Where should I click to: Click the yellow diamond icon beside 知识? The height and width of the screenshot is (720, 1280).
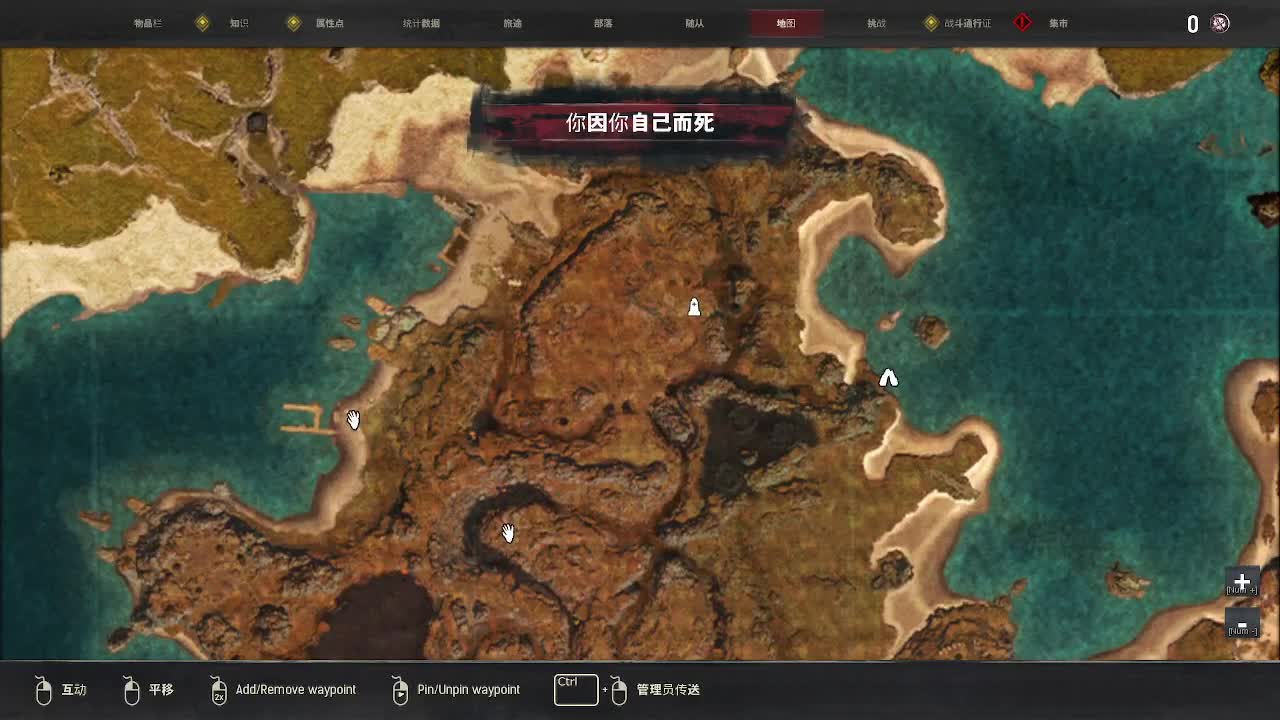coord(203,21)
